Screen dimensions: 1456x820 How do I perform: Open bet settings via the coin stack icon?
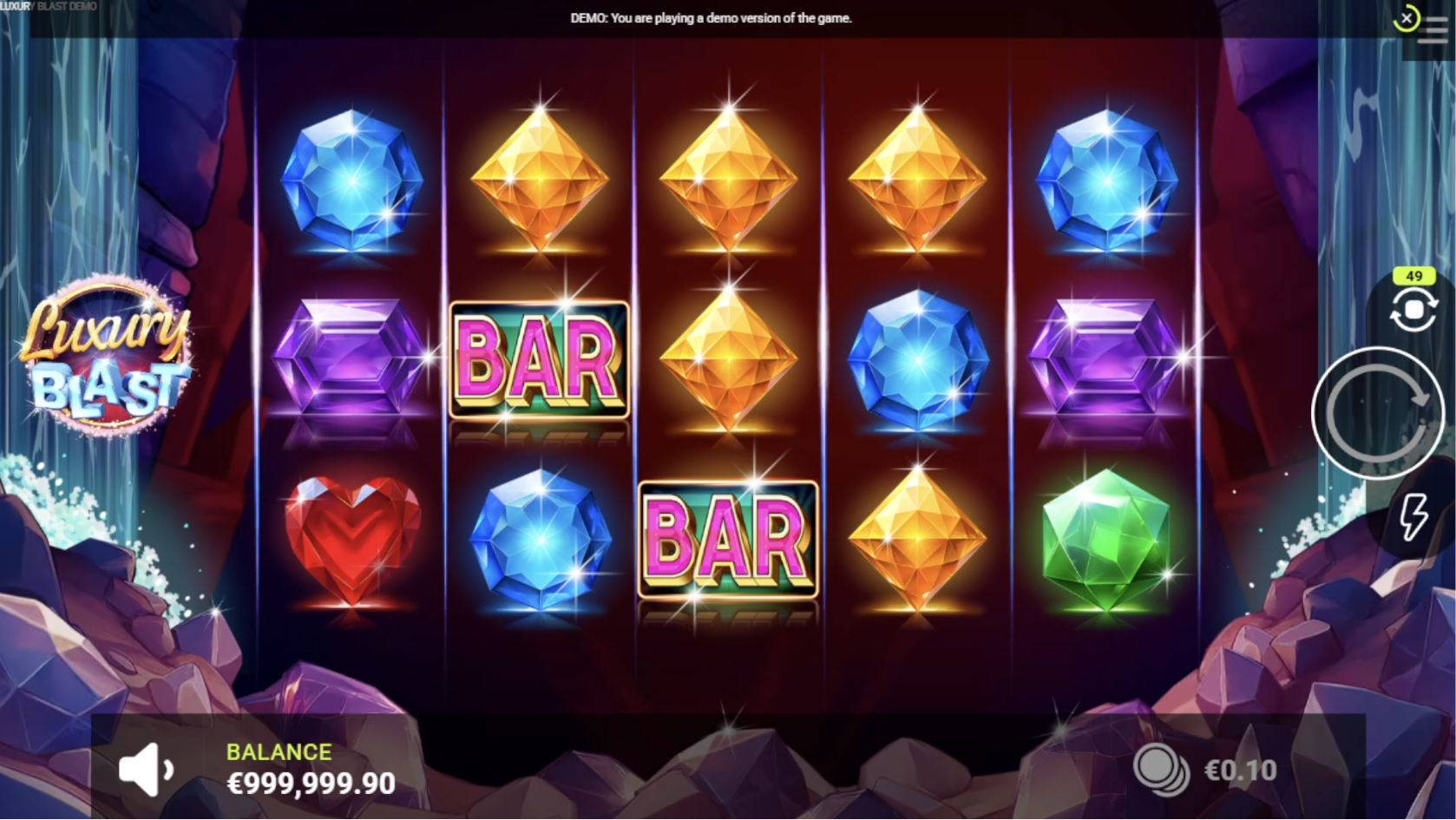1160,770
